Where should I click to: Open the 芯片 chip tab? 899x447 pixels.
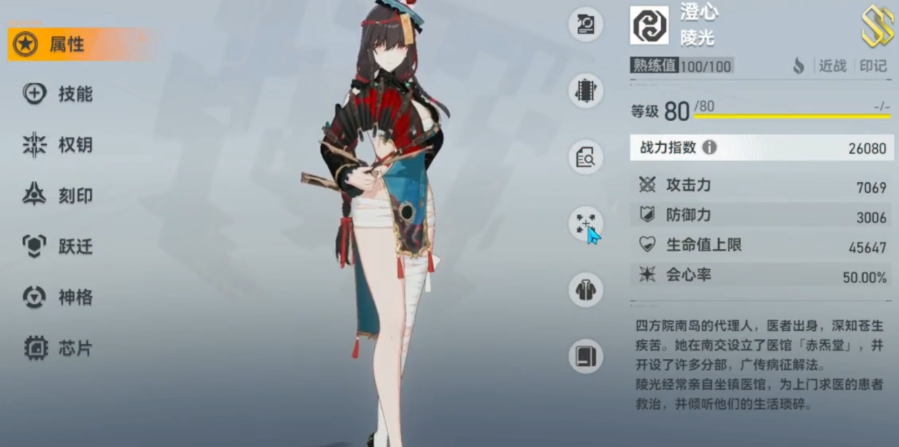point(60,348)
